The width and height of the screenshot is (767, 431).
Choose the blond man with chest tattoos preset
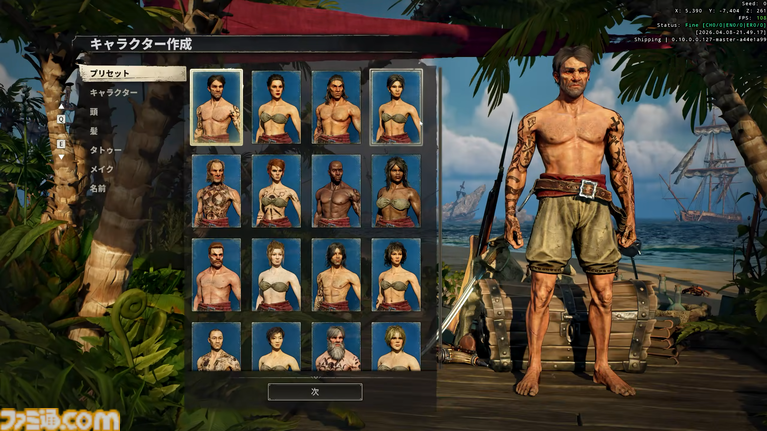[x=216, y=190]
